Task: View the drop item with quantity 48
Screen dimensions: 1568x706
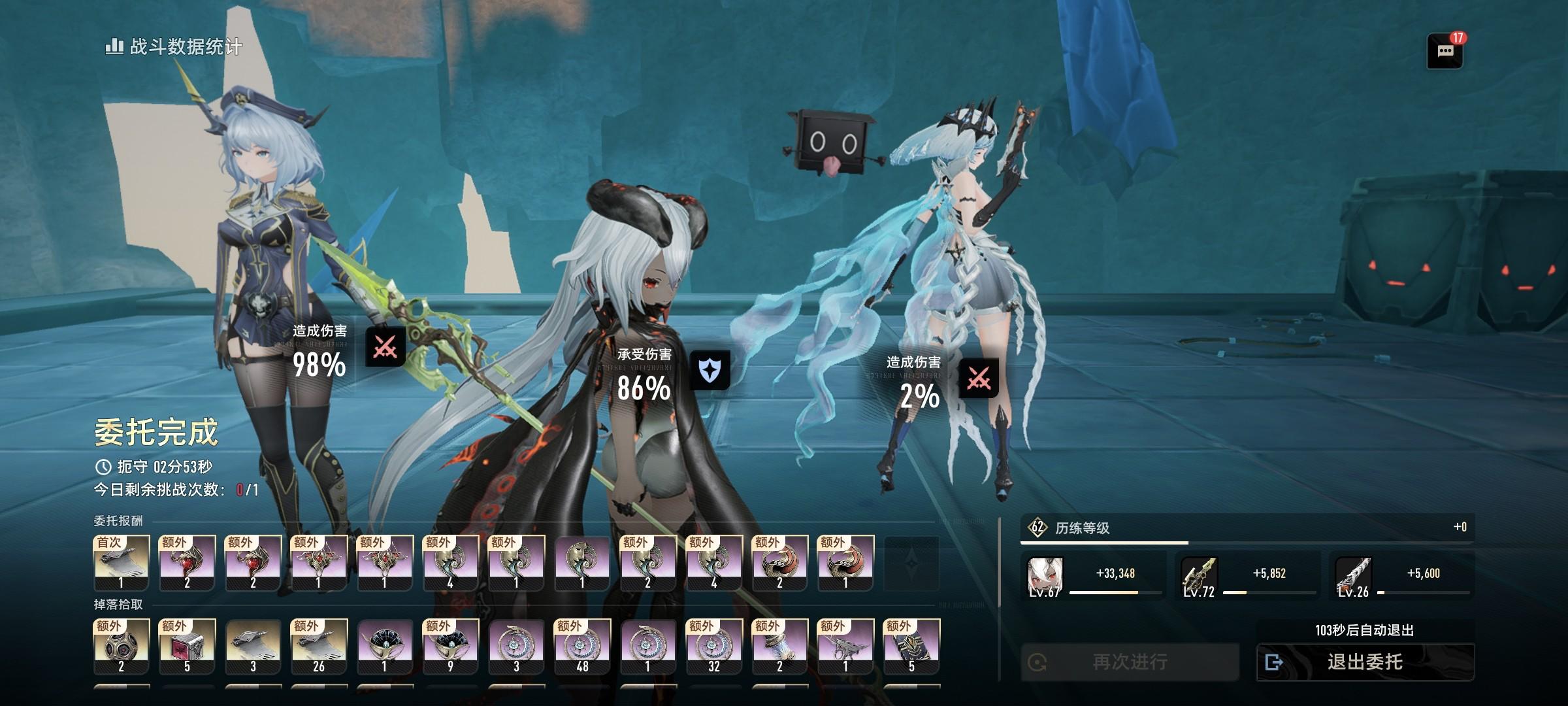Action: 582,647
